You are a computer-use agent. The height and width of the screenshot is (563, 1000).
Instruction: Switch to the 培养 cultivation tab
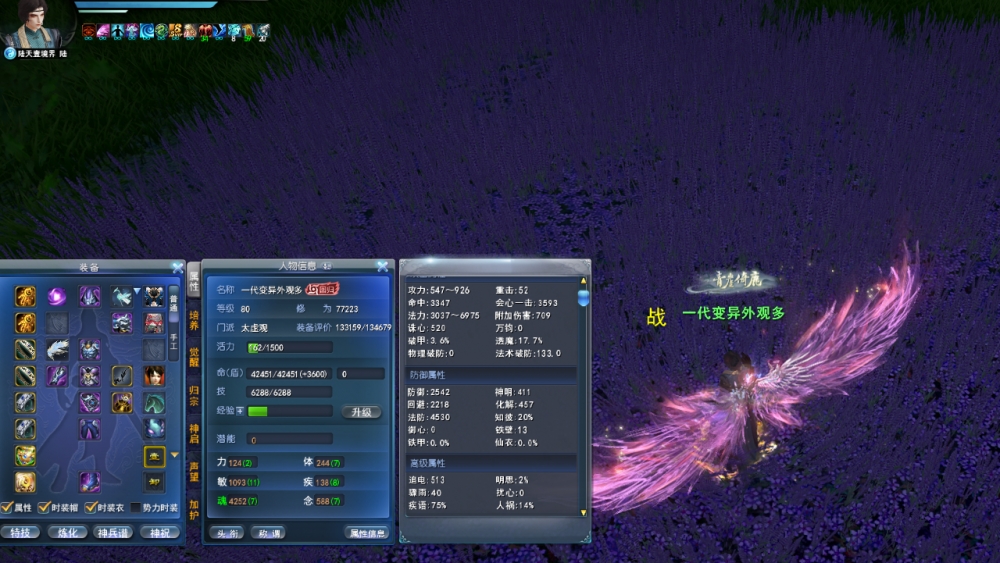point(194,320)
